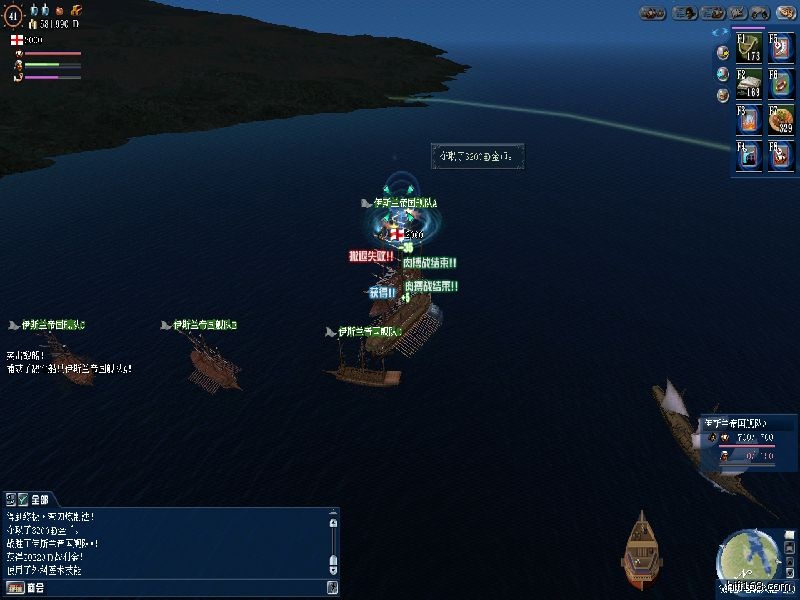The height and width of the screenshot is (600, 800).
Task: Use the F1 fishing net item slot
Action: pyautogui.click(x=749, y=48)
